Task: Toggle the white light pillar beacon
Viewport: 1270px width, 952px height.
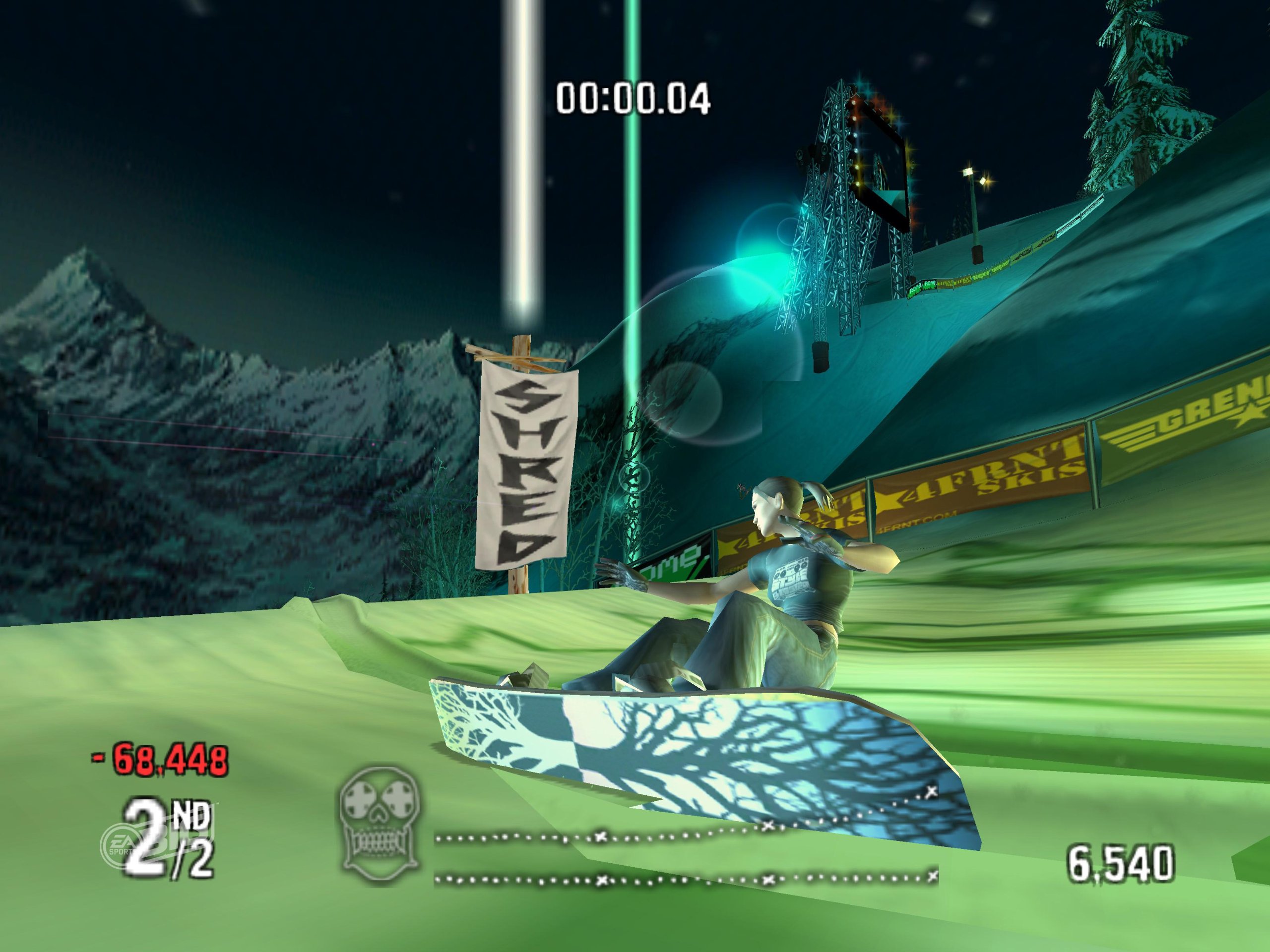Action: [521, 172]
